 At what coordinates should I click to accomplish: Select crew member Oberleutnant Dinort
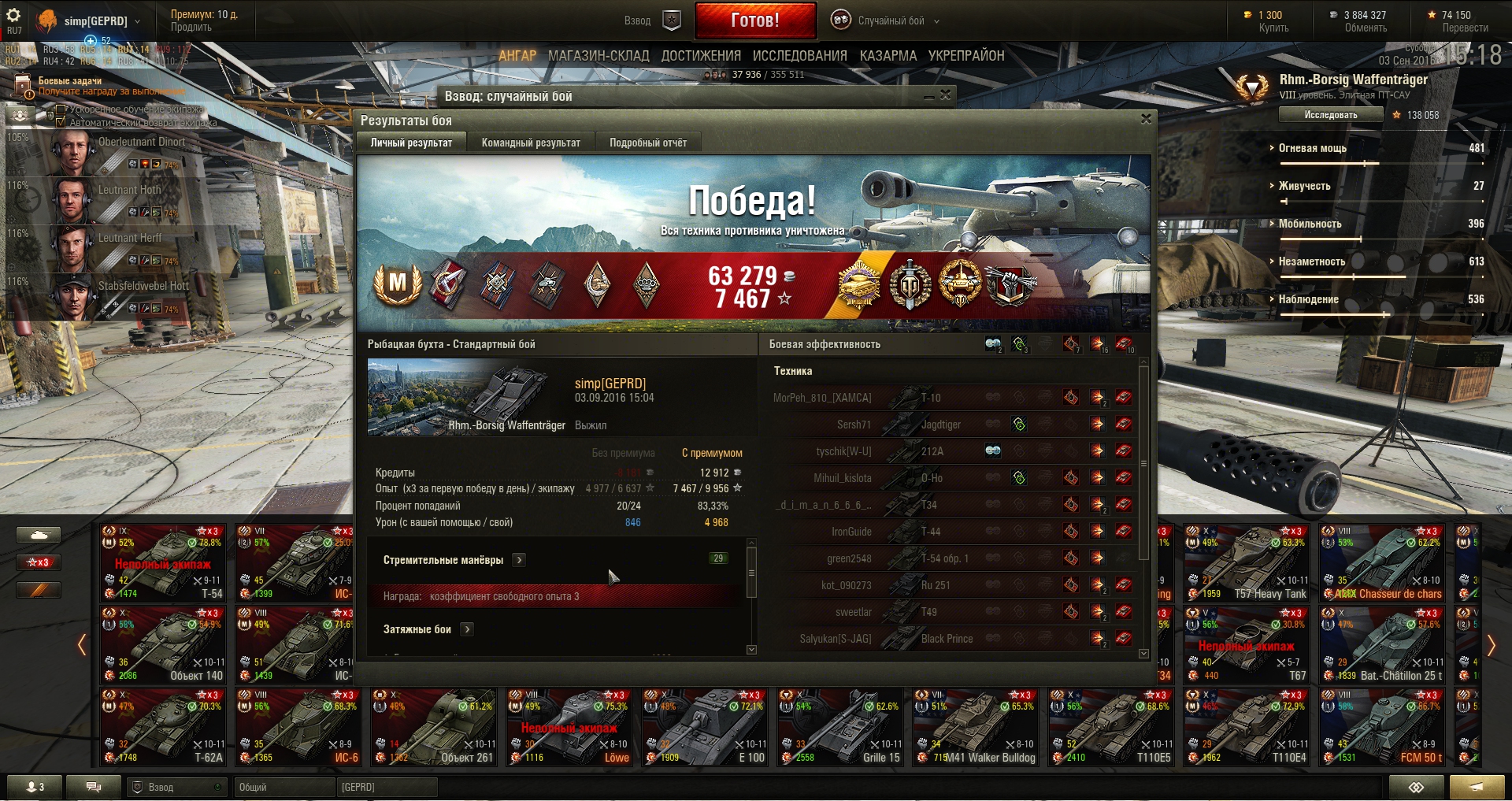pos(118,152)
